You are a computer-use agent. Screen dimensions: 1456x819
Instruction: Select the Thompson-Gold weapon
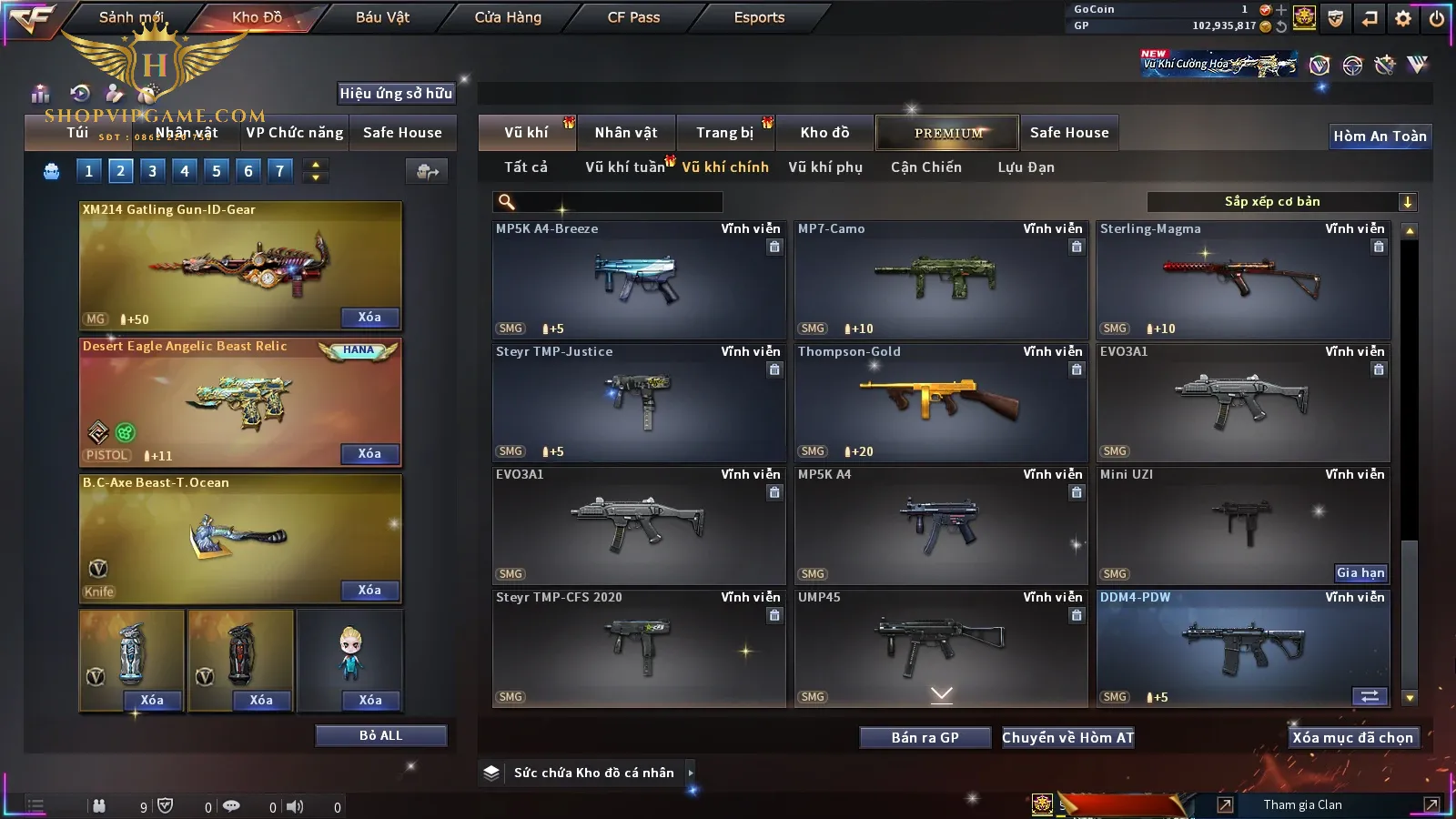pos(941,402)
